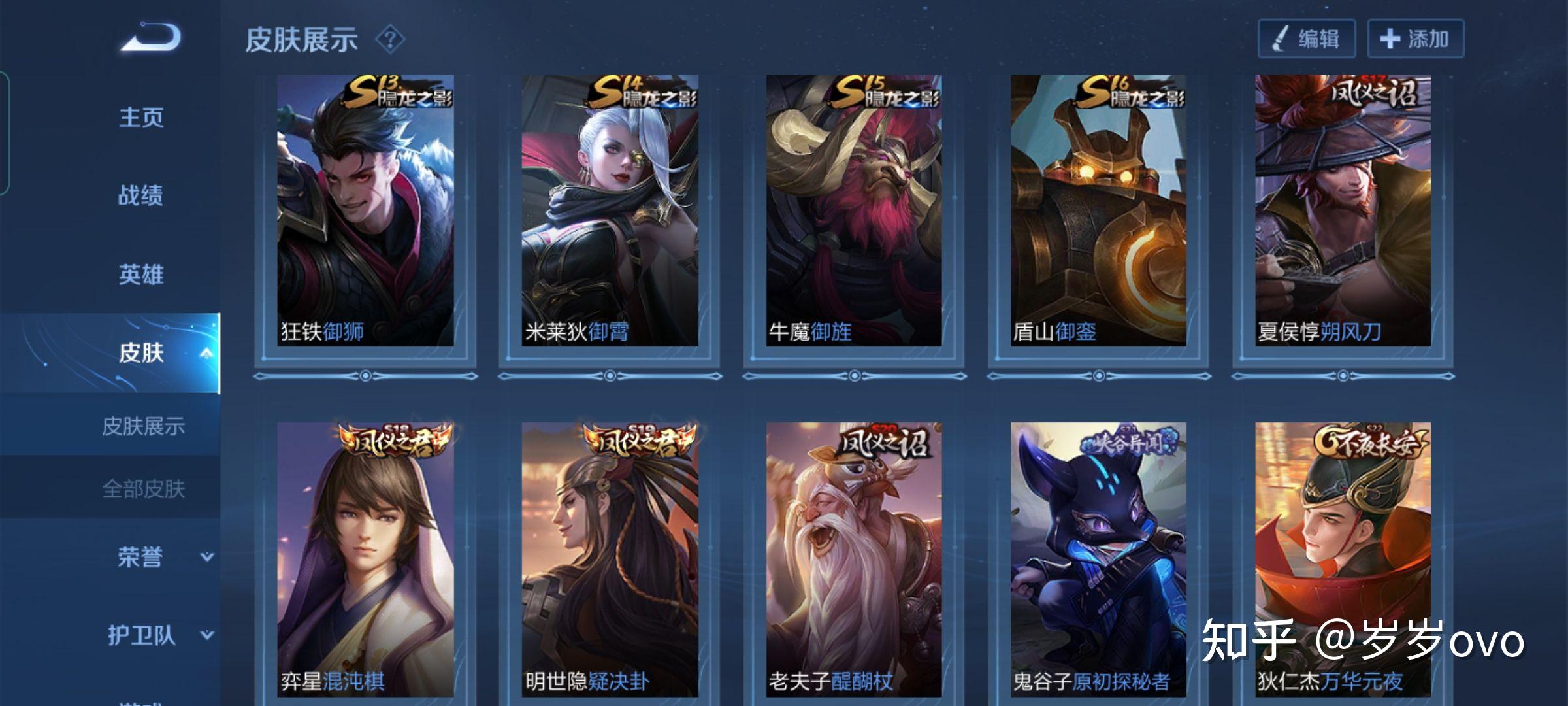Select the 皮肤展示 sub-tab
This screenshot has height=706, width=1568.
pyautogui.click(x=142, y=426)
